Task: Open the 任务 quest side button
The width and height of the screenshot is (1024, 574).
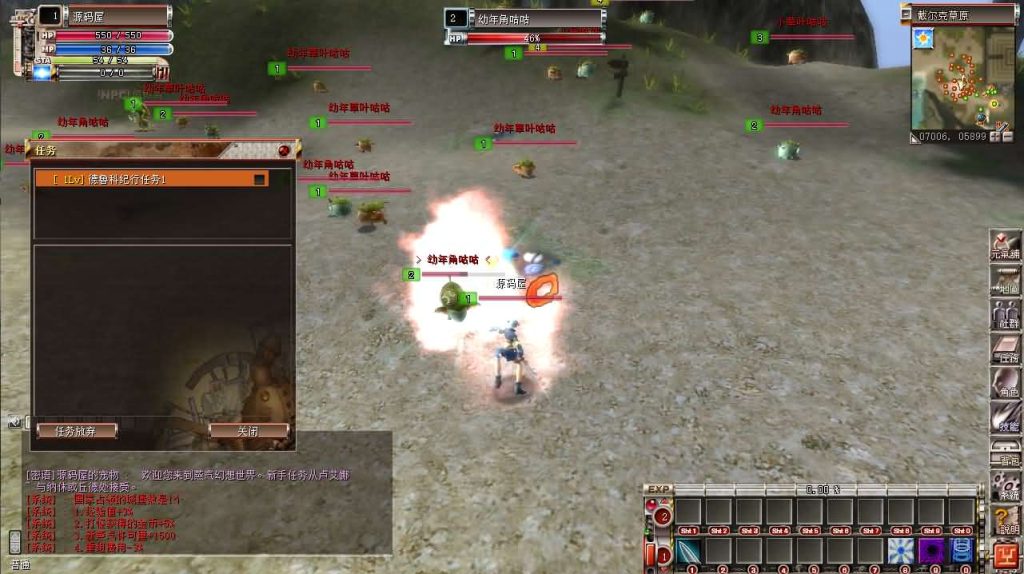Action: click(1006, 349)
